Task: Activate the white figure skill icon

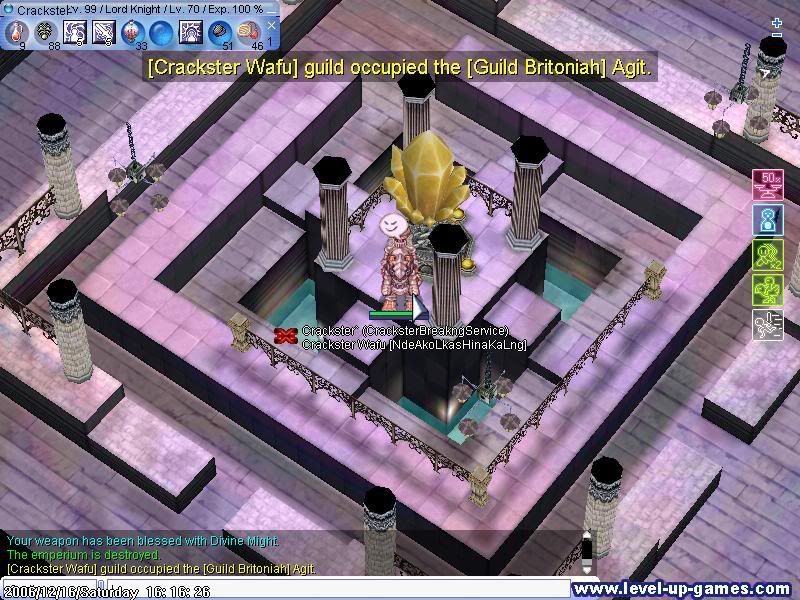Action: 74,32
